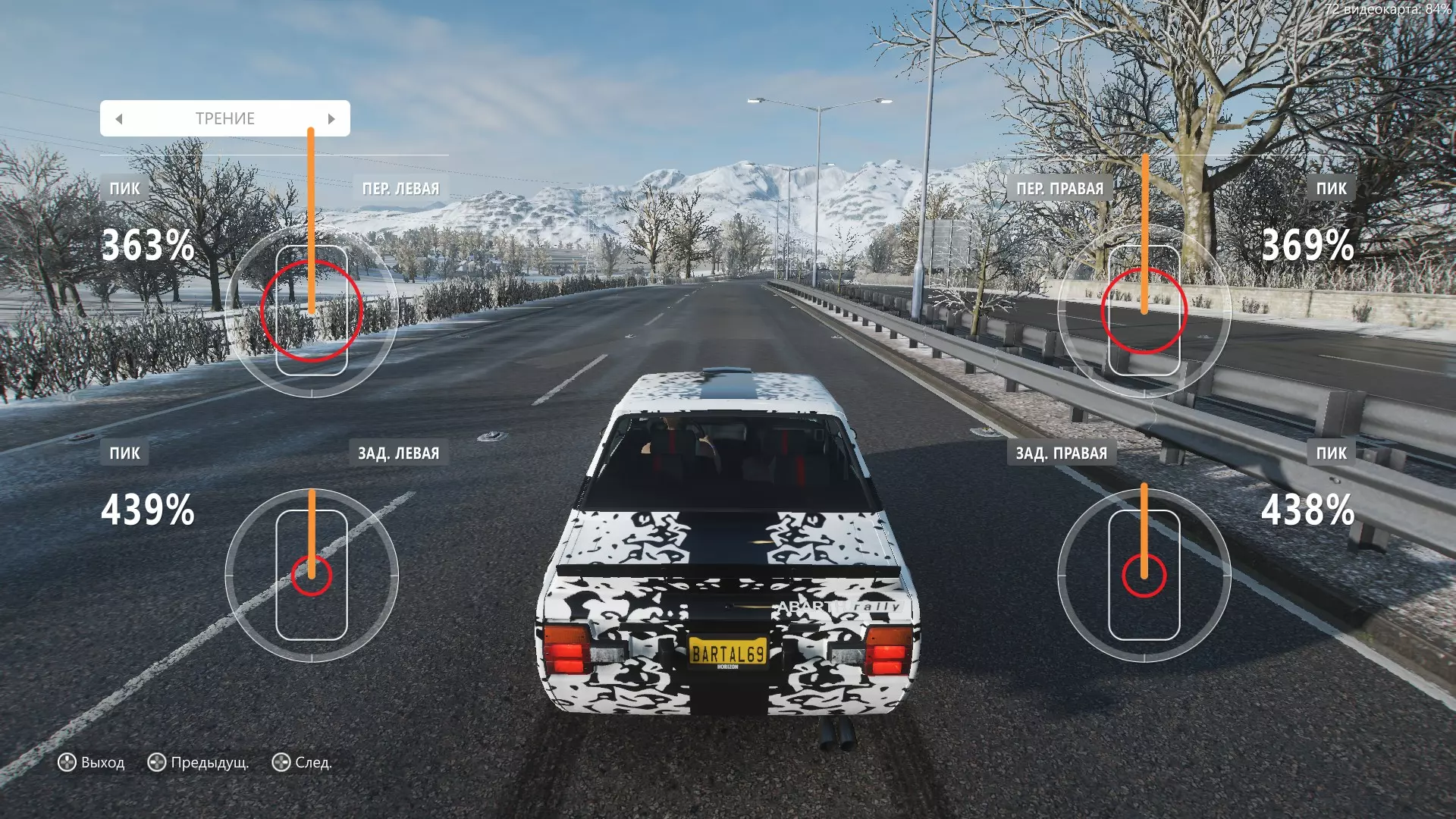Switch to the previous telemetry page arrow
This screenshot has width=1456, height=819.
[x=119, y=119]
